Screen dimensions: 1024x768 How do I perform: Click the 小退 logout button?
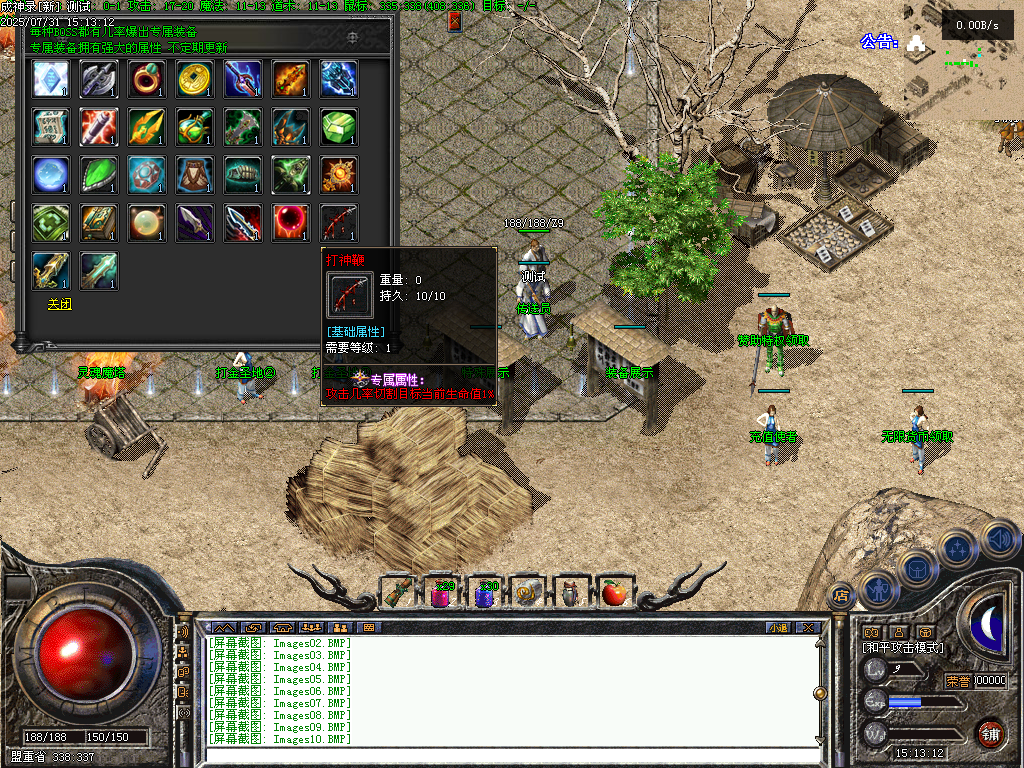[x=778, y=628]
